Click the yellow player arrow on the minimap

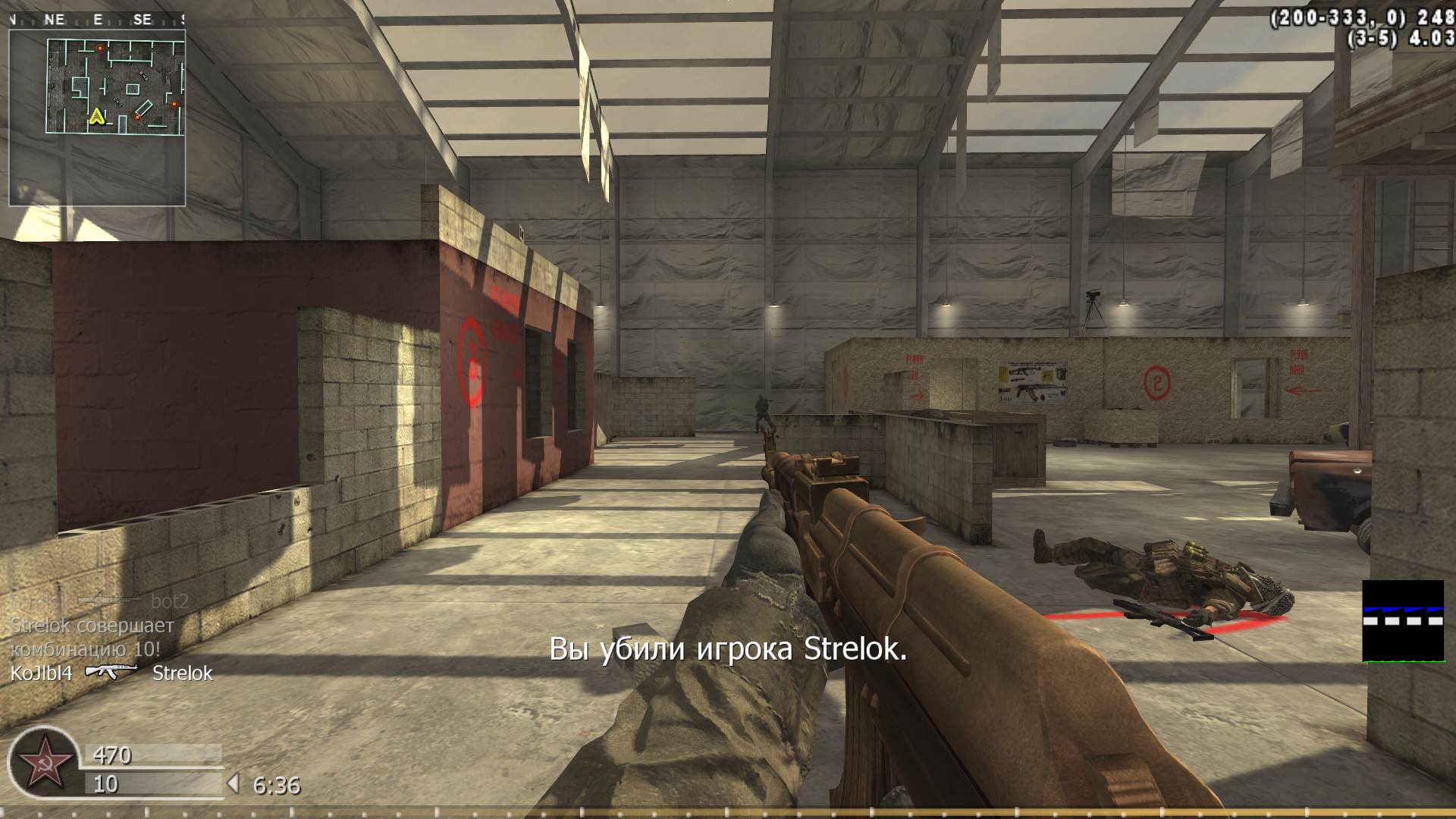(x=97, y=116)
